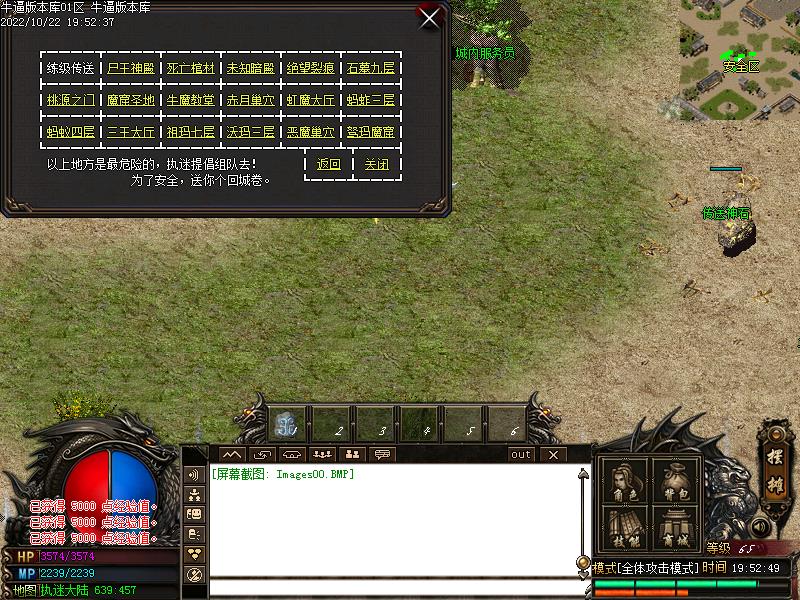Pick the 石墓九层 teleport option
Image resolution: width=800 pixels, height=600 pixels.
(x=370, y=69)
